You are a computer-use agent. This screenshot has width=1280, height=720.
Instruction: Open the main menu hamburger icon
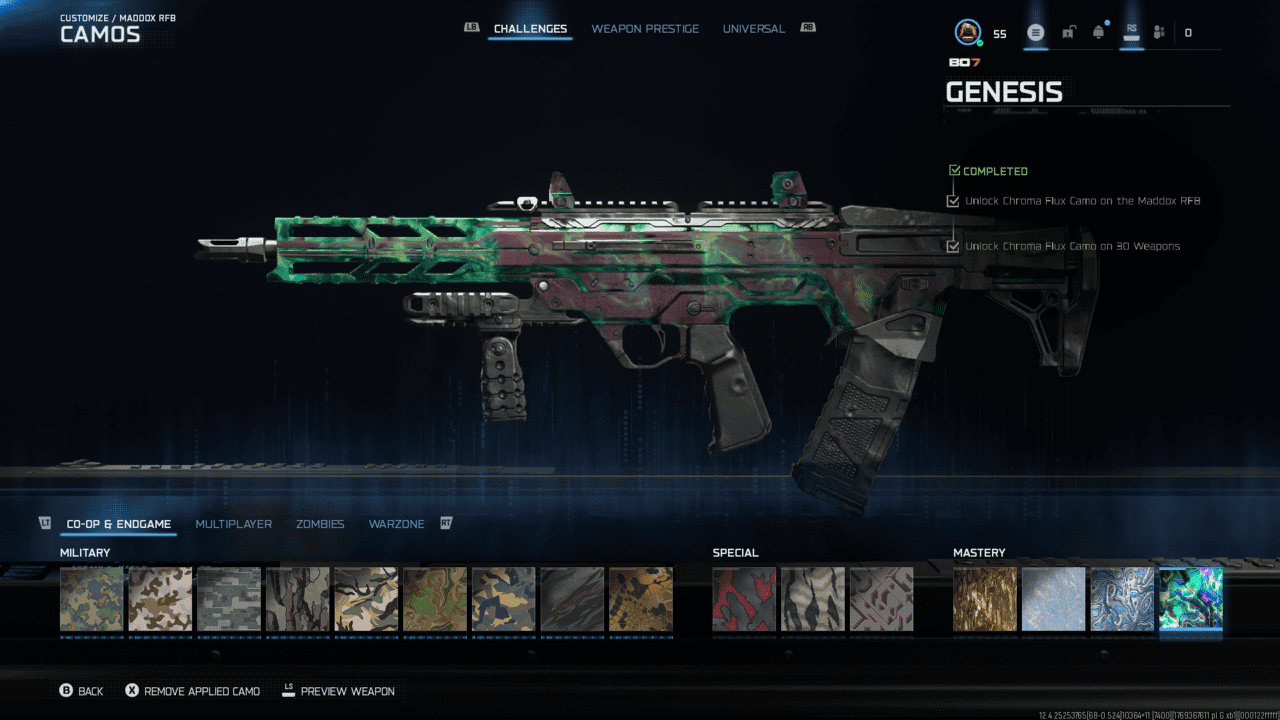tap(1036, 33)
